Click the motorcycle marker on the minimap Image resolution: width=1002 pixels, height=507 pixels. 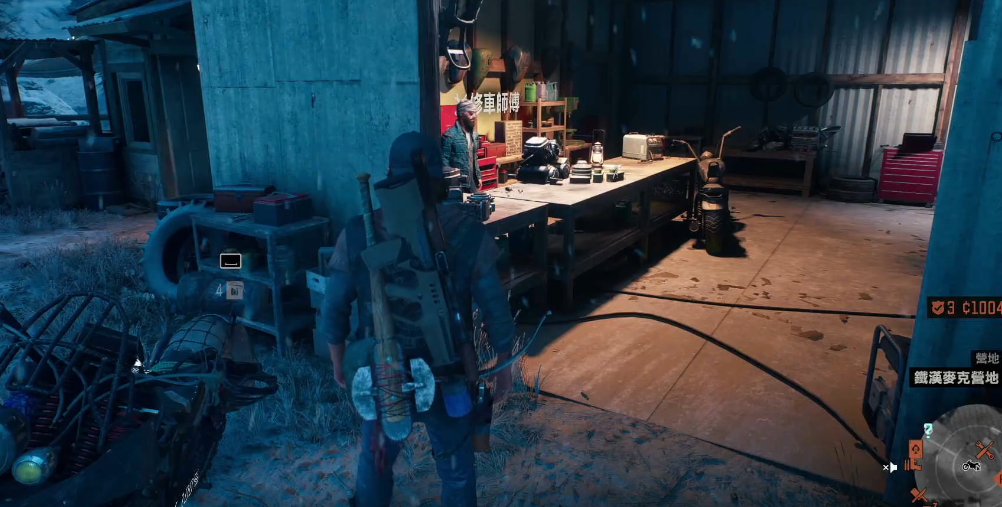pyautogui.click(x=969, y=465)
